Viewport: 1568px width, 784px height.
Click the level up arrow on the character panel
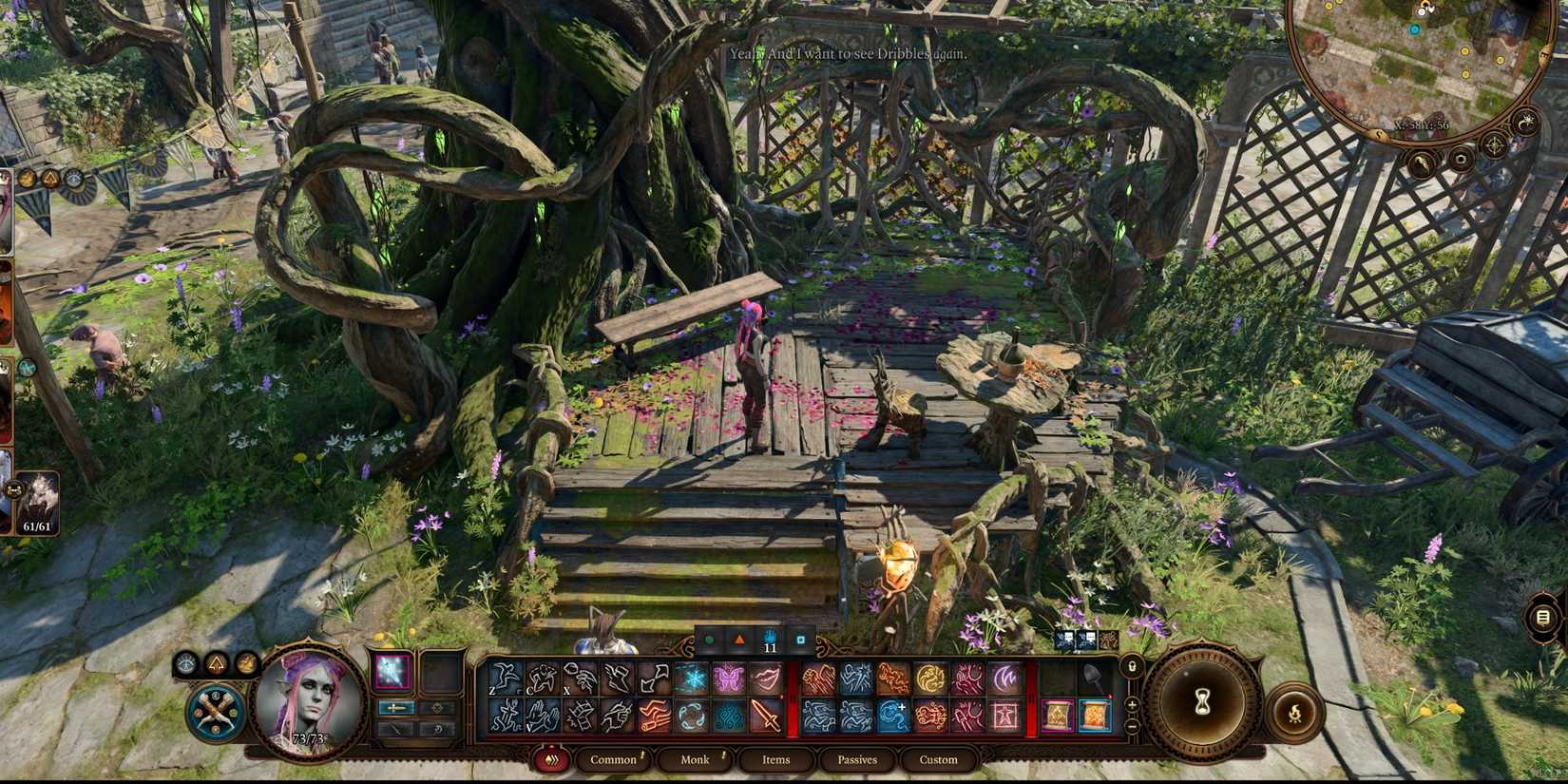(216, 664)
